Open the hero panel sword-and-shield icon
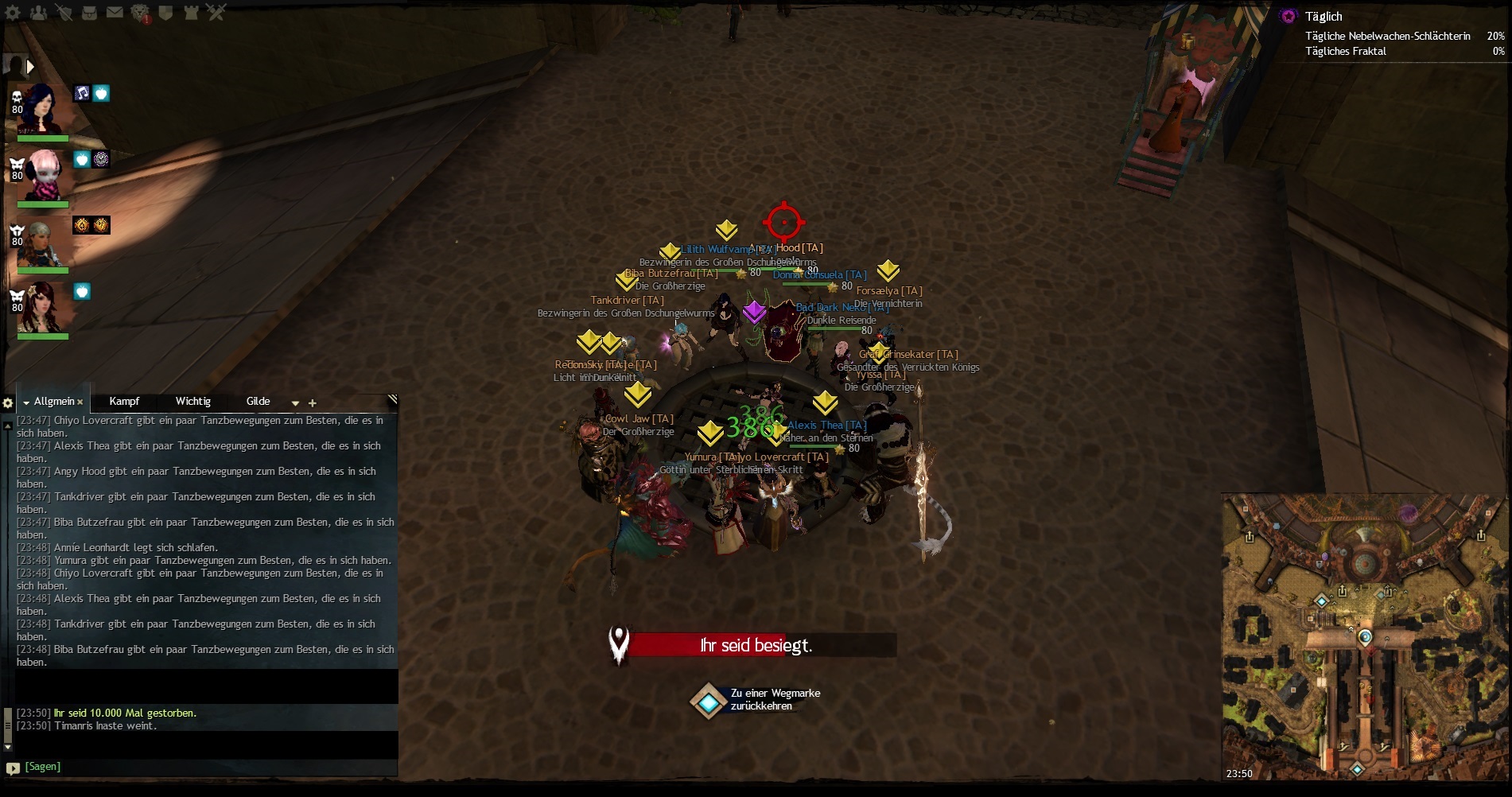1512x797 pixels. [x=64, y=12]
